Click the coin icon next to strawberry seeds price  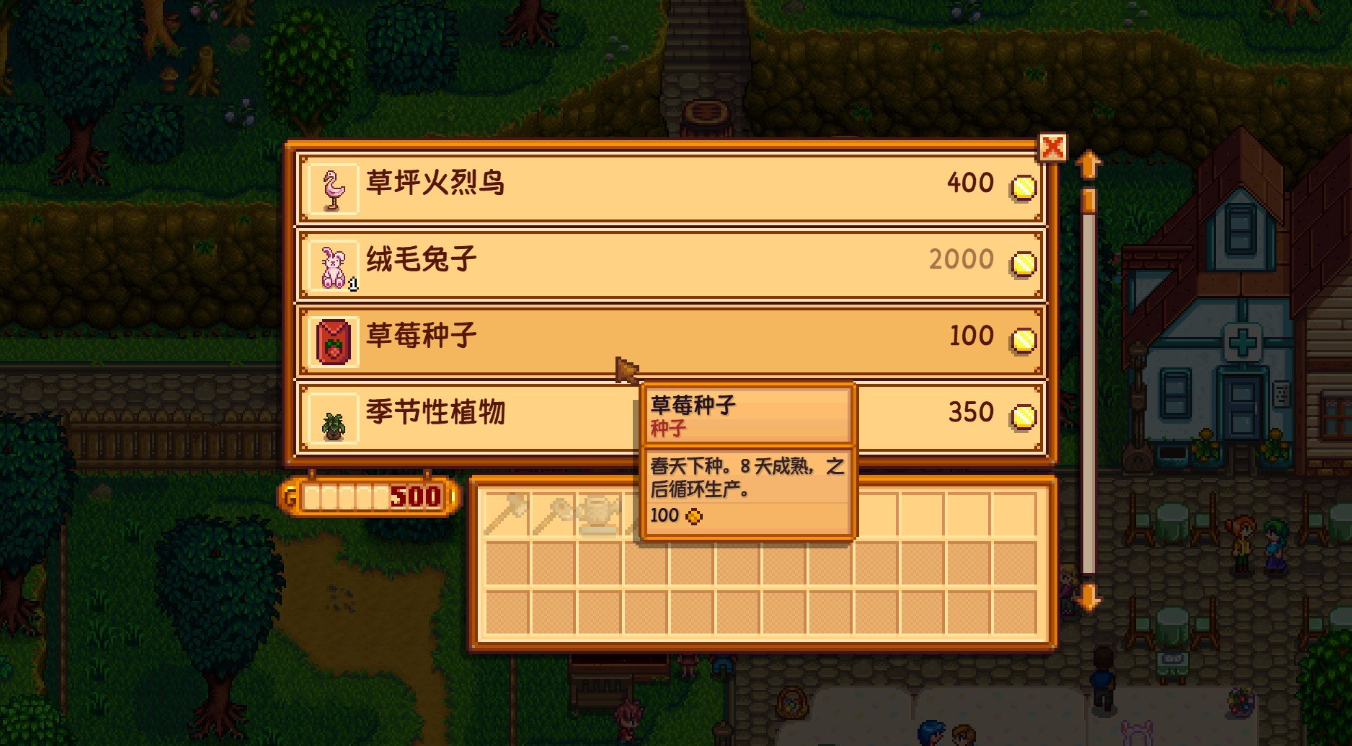pyautogui.click(x=1022, y=339)
